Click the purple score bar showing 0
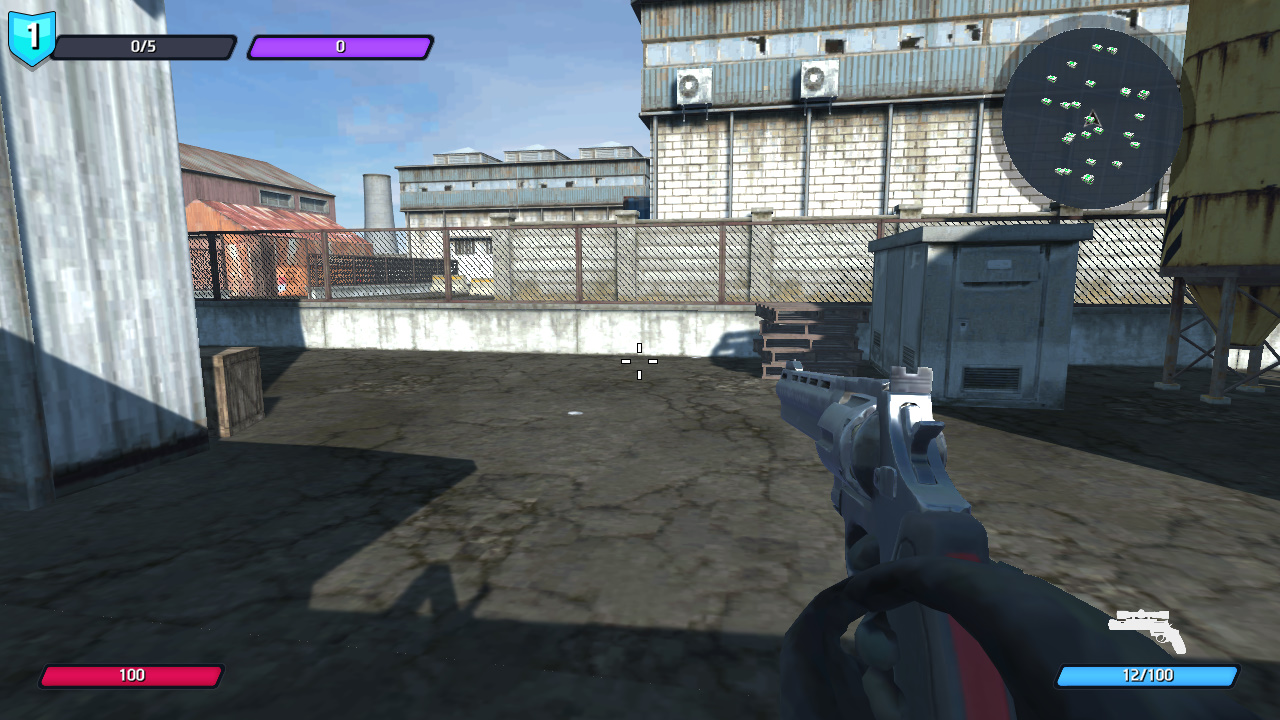 point(340,45)
